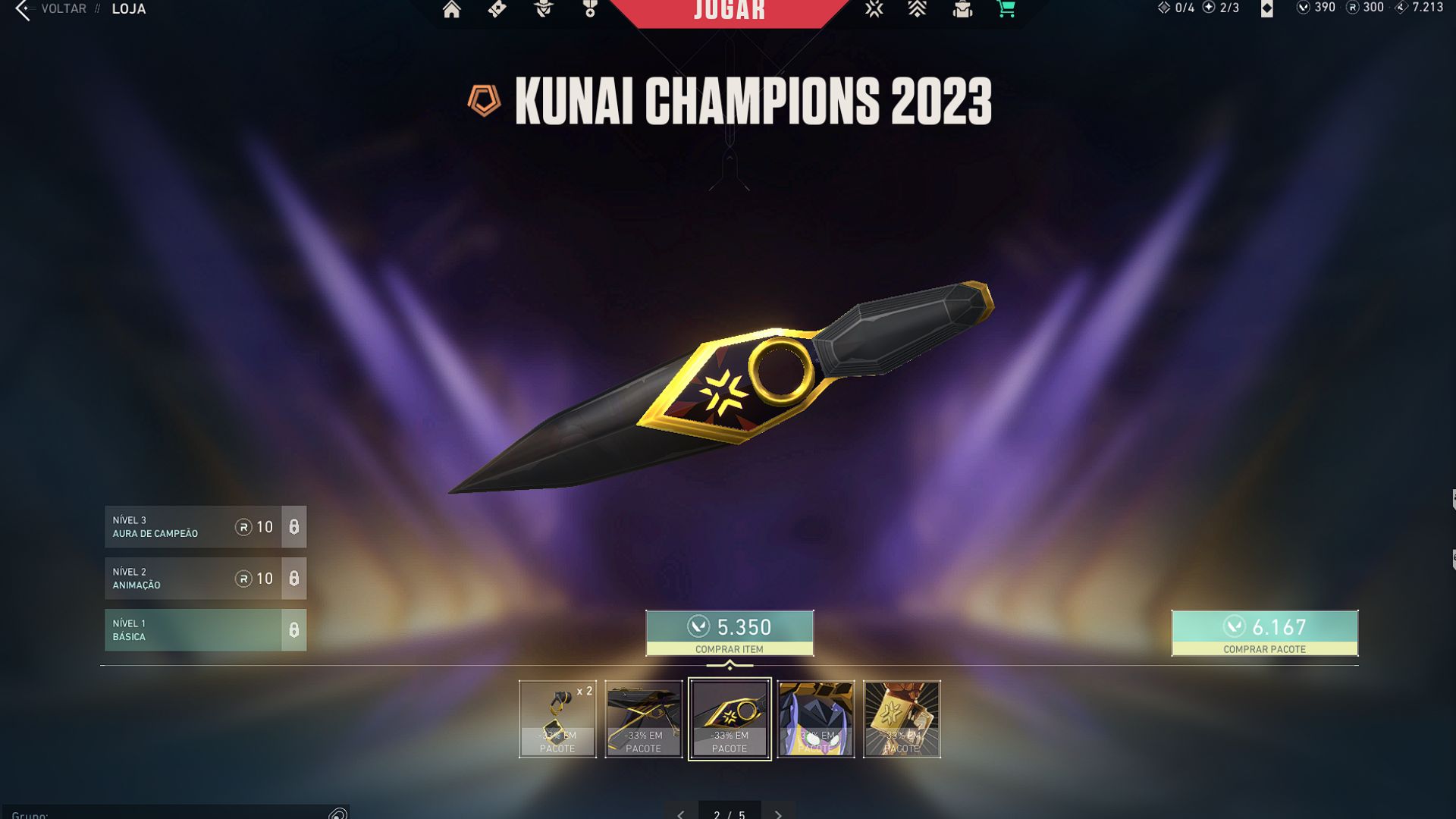
Task: Select the gold buddy thumbnail with x2 badge
Action: point(559,717)
